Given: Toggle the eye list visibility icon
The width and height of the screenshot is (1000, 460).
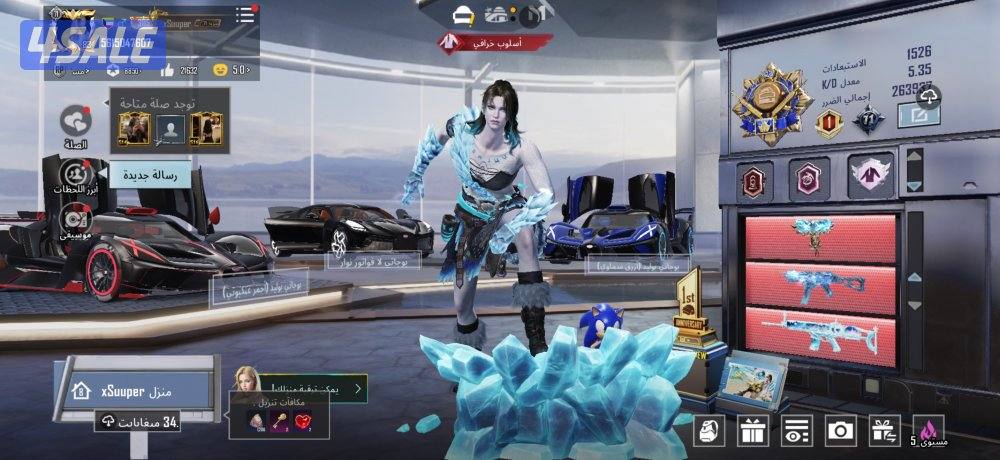Looking at the screenshot, I should tap(796, 430).
